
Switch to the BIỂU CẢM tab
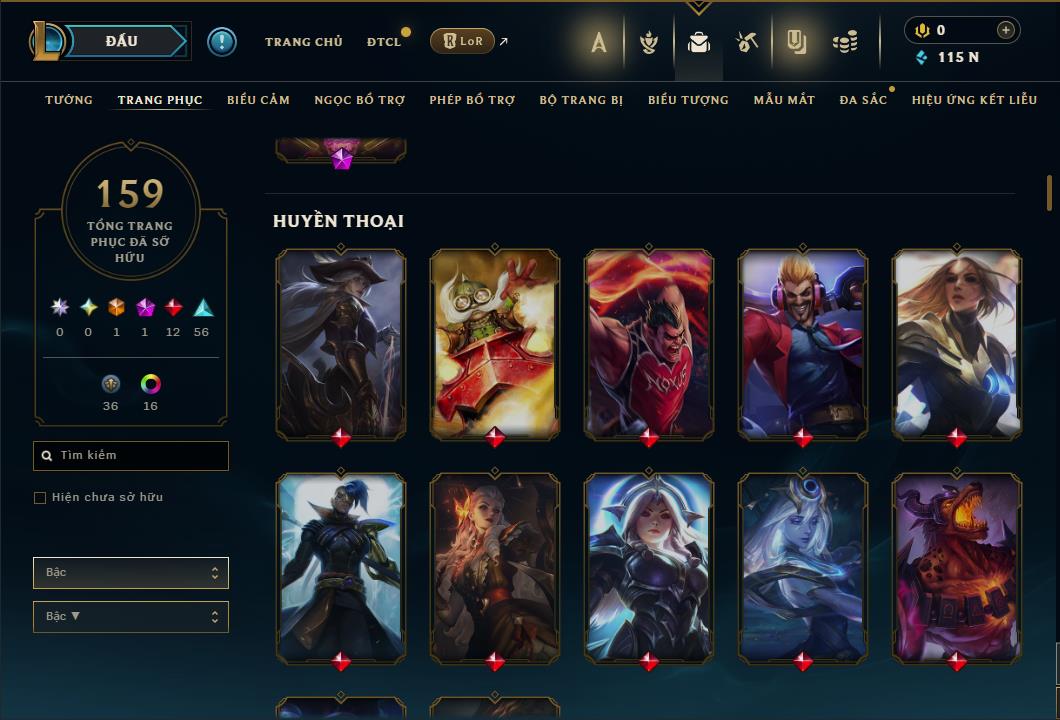tap(258, 100)
